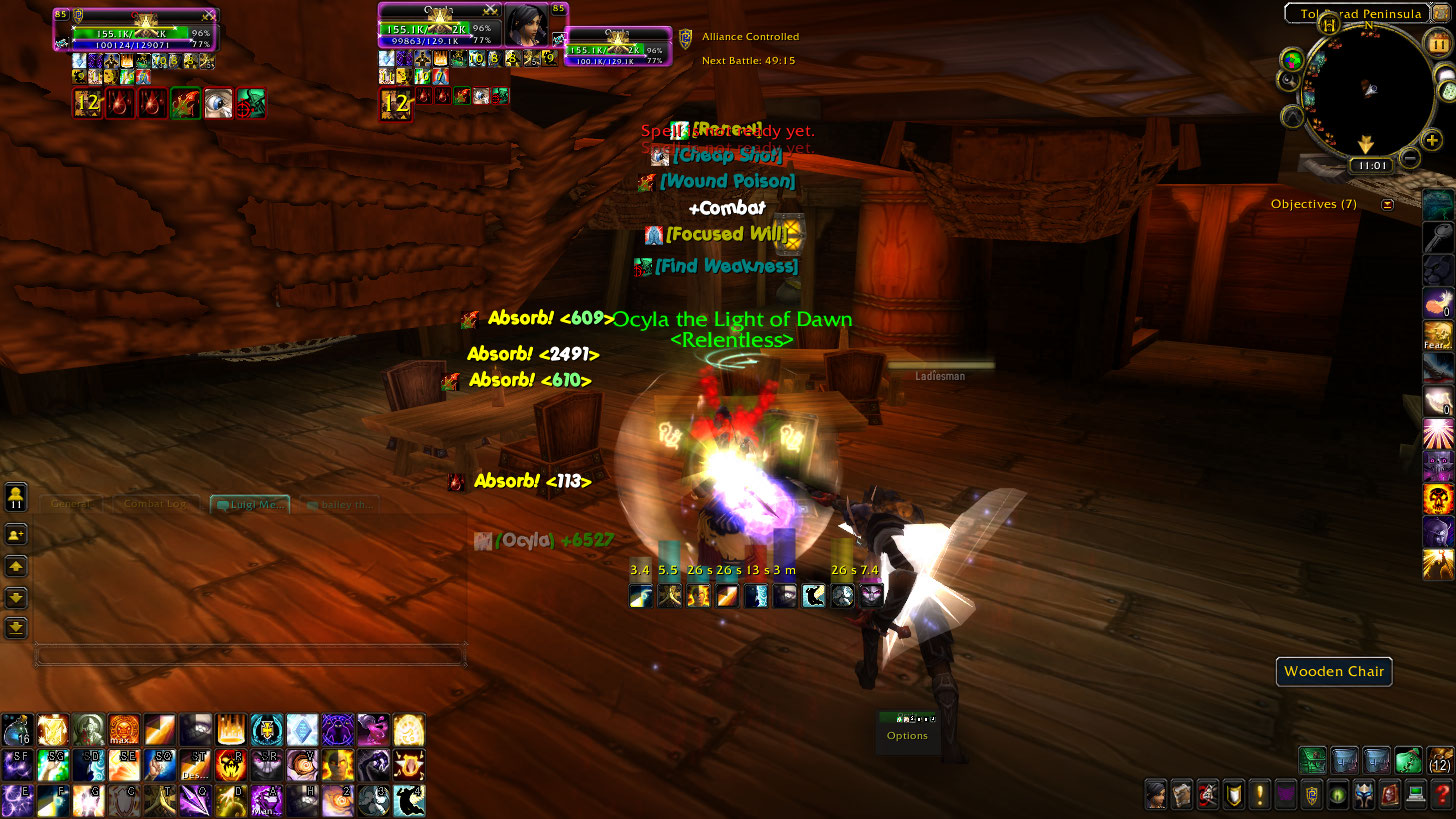Viewport: 1456px width, 819px height.
Task: Open the help request question mark
Action: click(x=1441, y=795)
